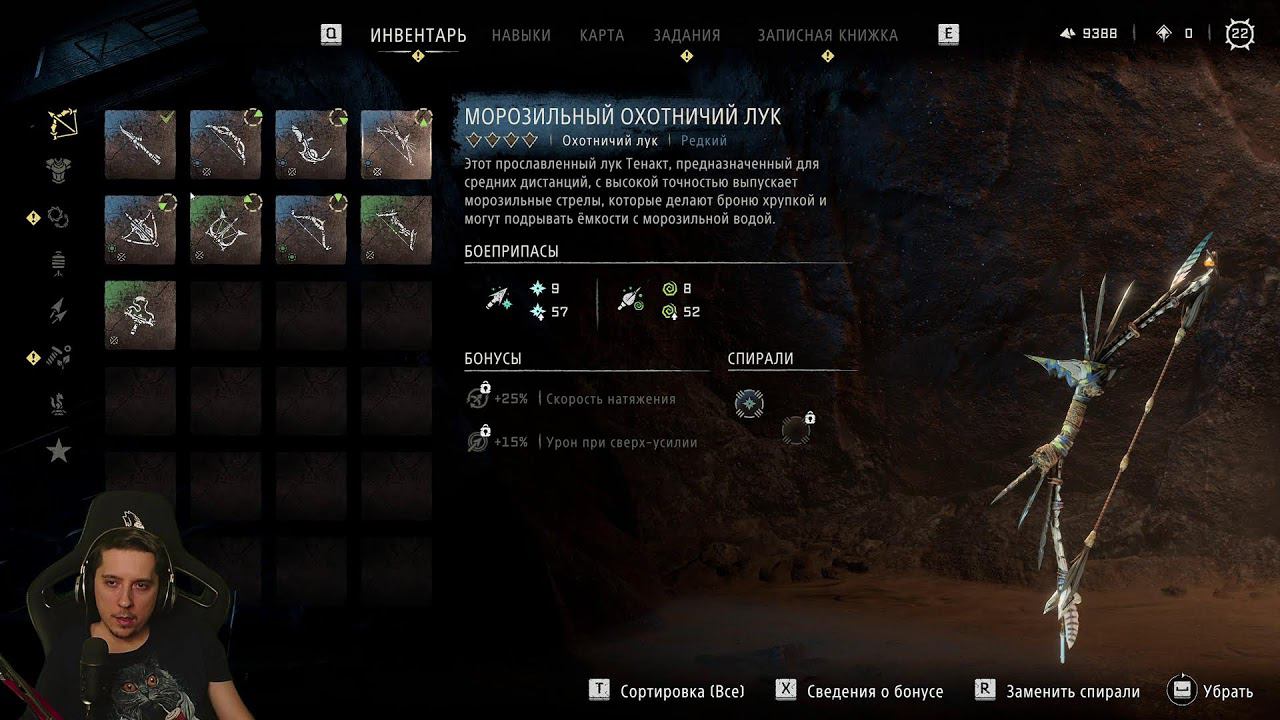Image resolution: width=1280 pixels, height=720 pixels.
Task: Select the green trident-shaped bow slot
Action: pos(225,230)
